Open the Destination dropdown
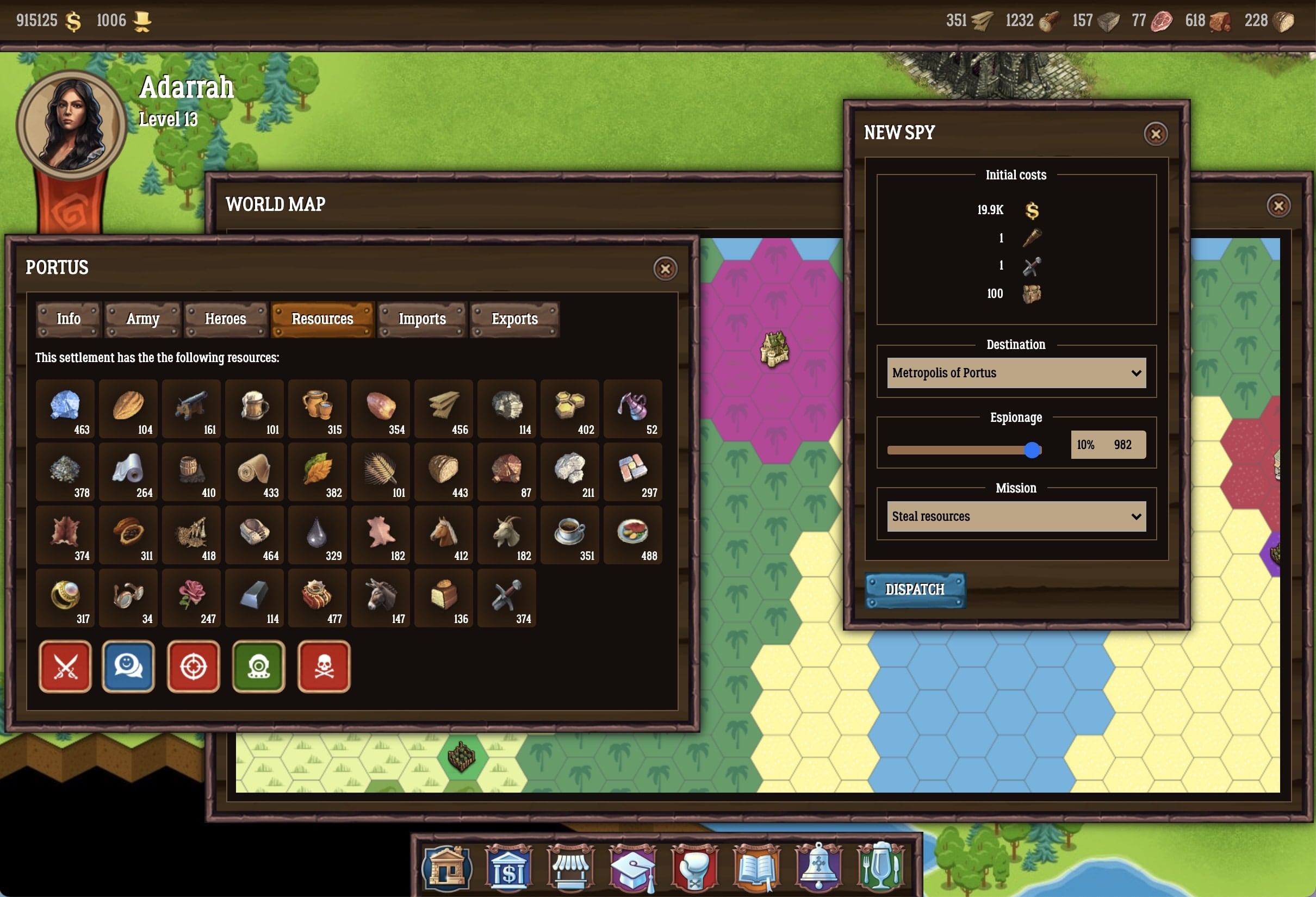The image size is (1316, 897). (x=1016, y=373)
